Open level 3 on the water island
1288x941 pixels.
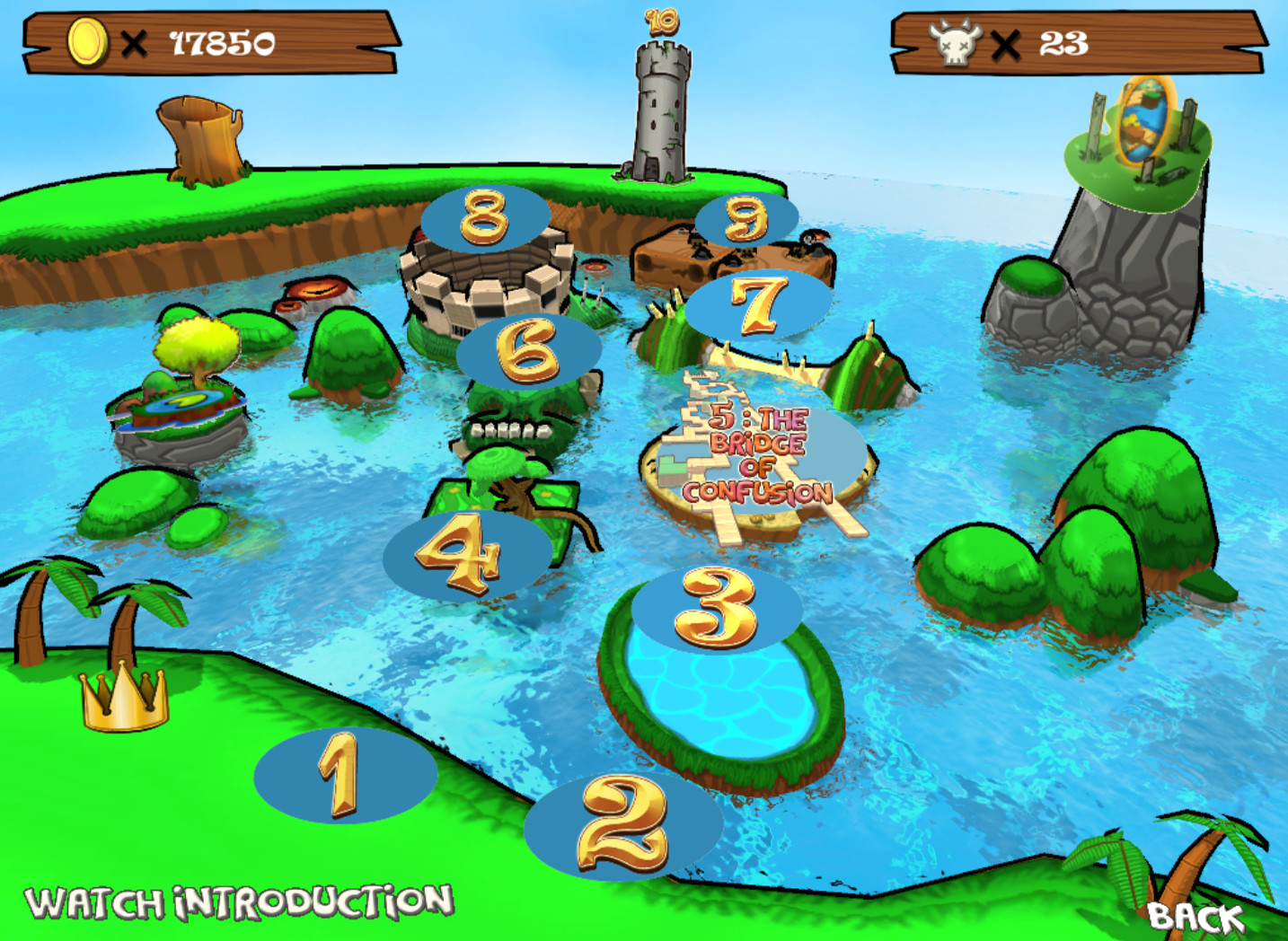coord(715,610)
